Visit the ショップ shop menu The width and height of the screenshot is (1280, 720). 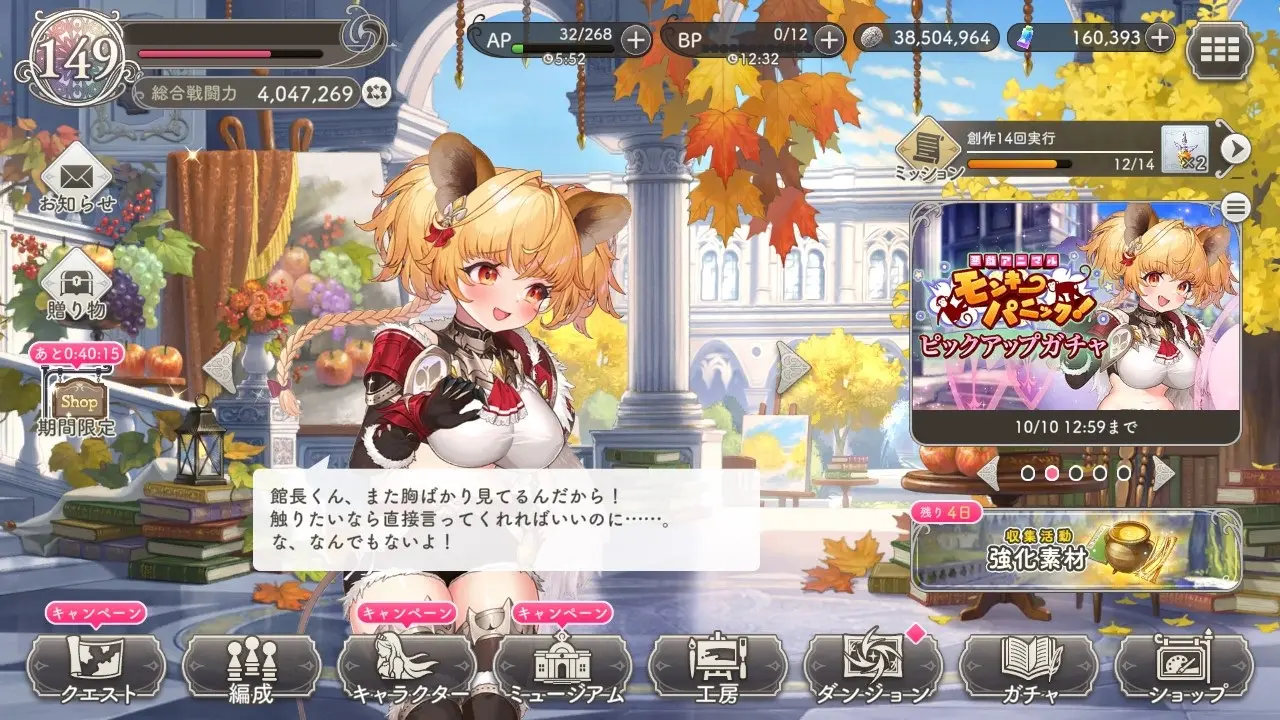1184,667
